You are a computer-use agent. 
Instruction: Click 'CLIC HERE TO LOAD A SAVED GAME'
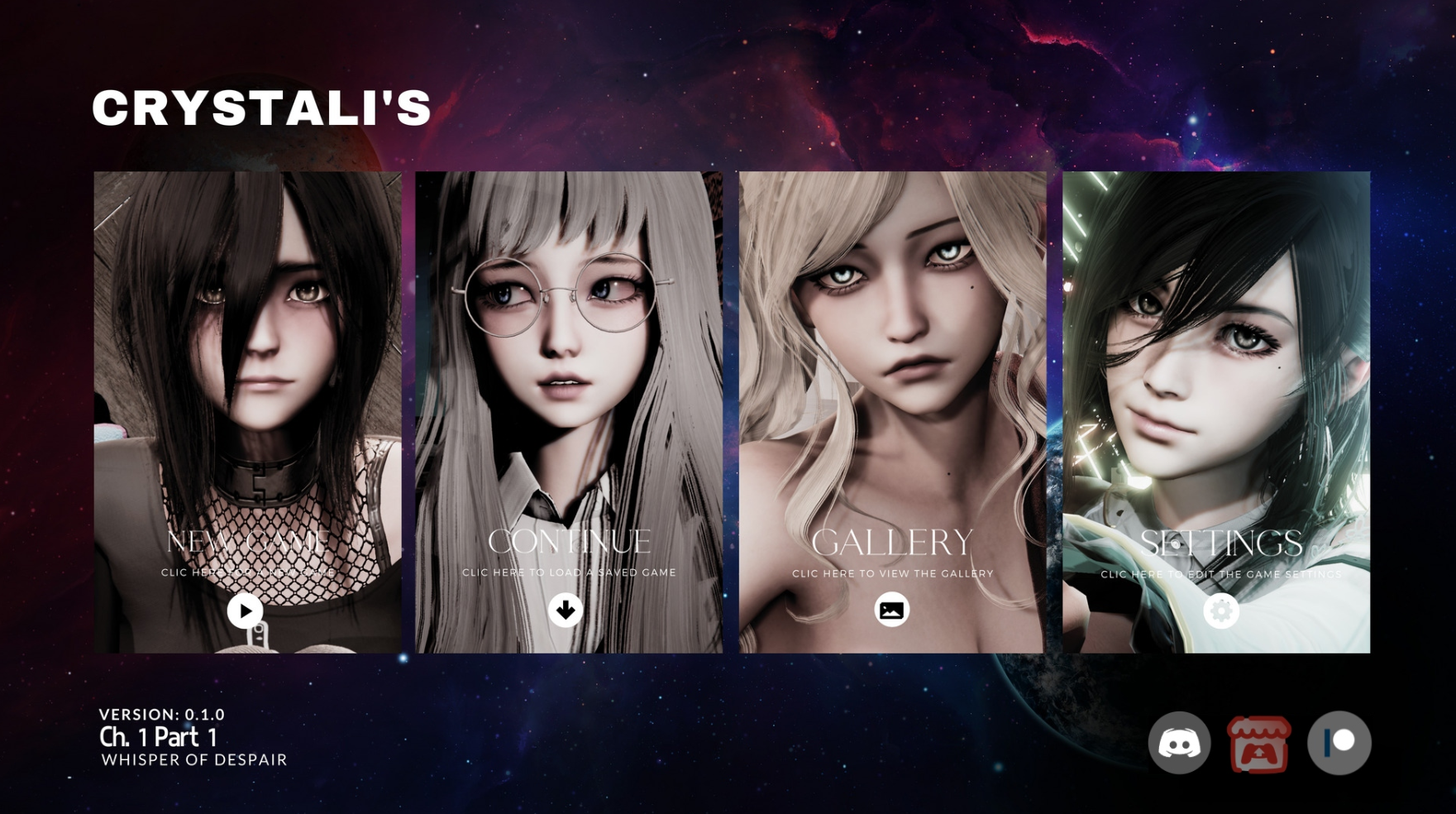(568, 572)
